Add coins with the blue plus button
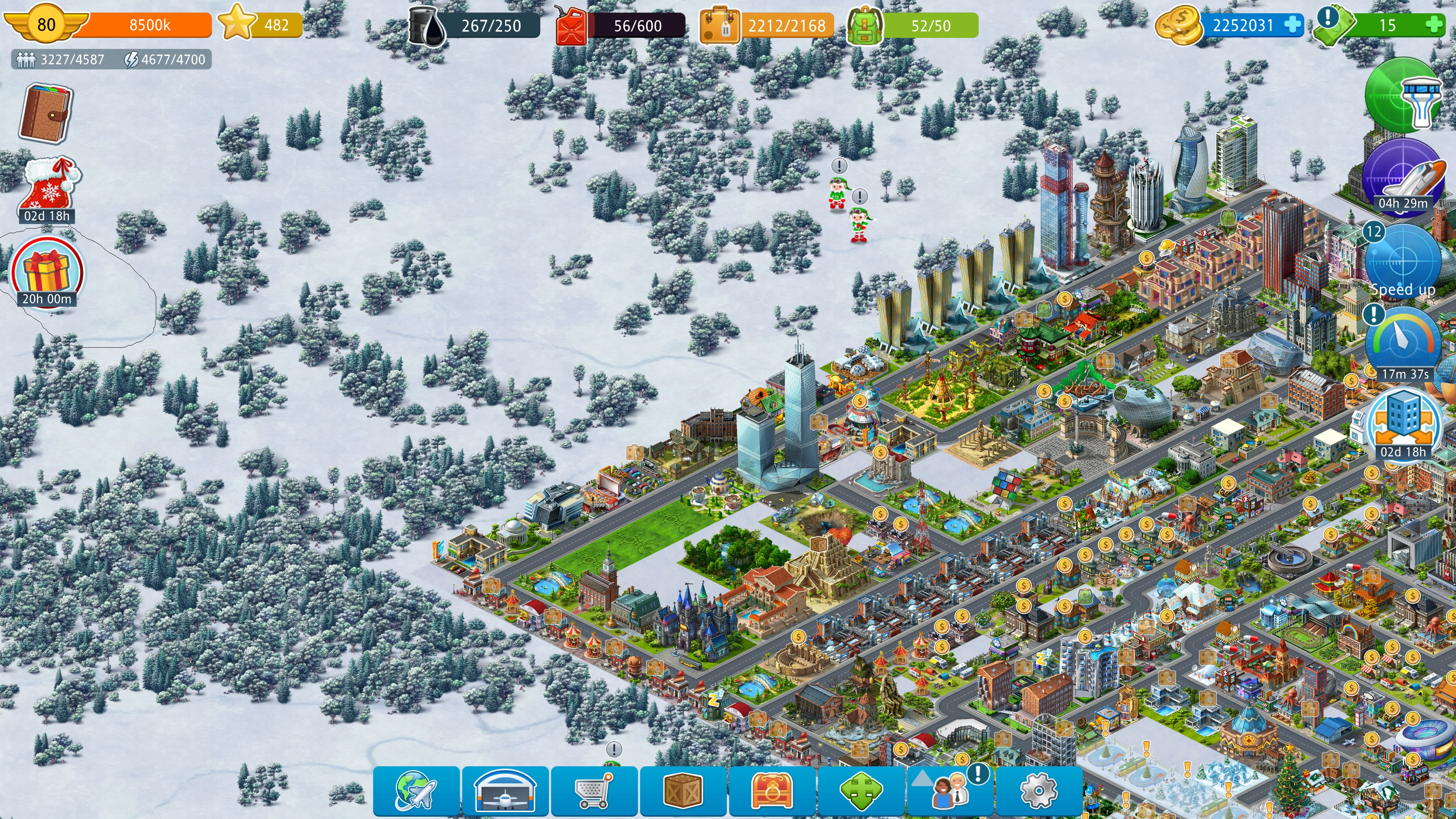Image resolution: width=1456 pixels, height=819 pixels. coord(1292,25)
